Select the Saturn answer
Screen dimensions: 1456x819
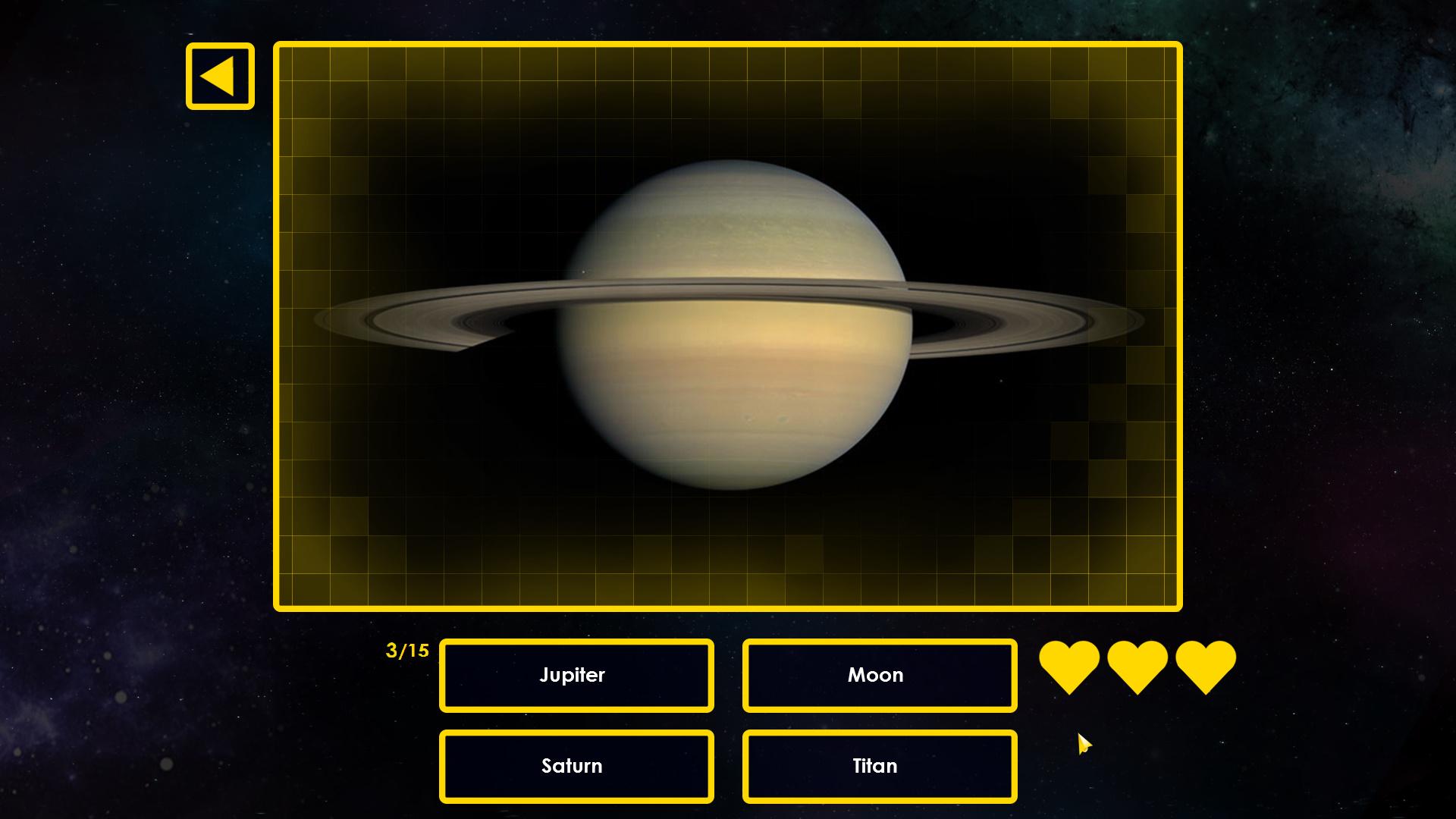(576, 766)
